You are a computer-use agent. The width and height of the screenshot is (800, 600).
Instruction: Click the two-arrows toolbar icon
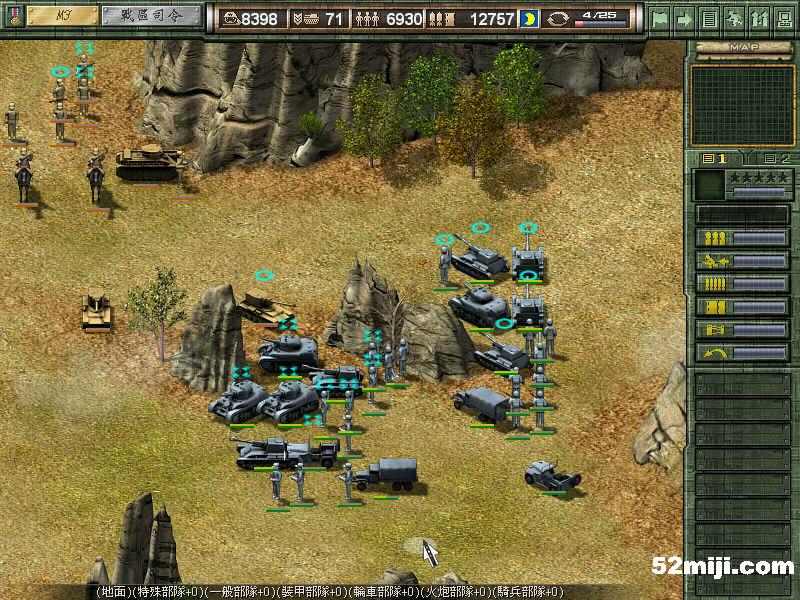point(758,18)
